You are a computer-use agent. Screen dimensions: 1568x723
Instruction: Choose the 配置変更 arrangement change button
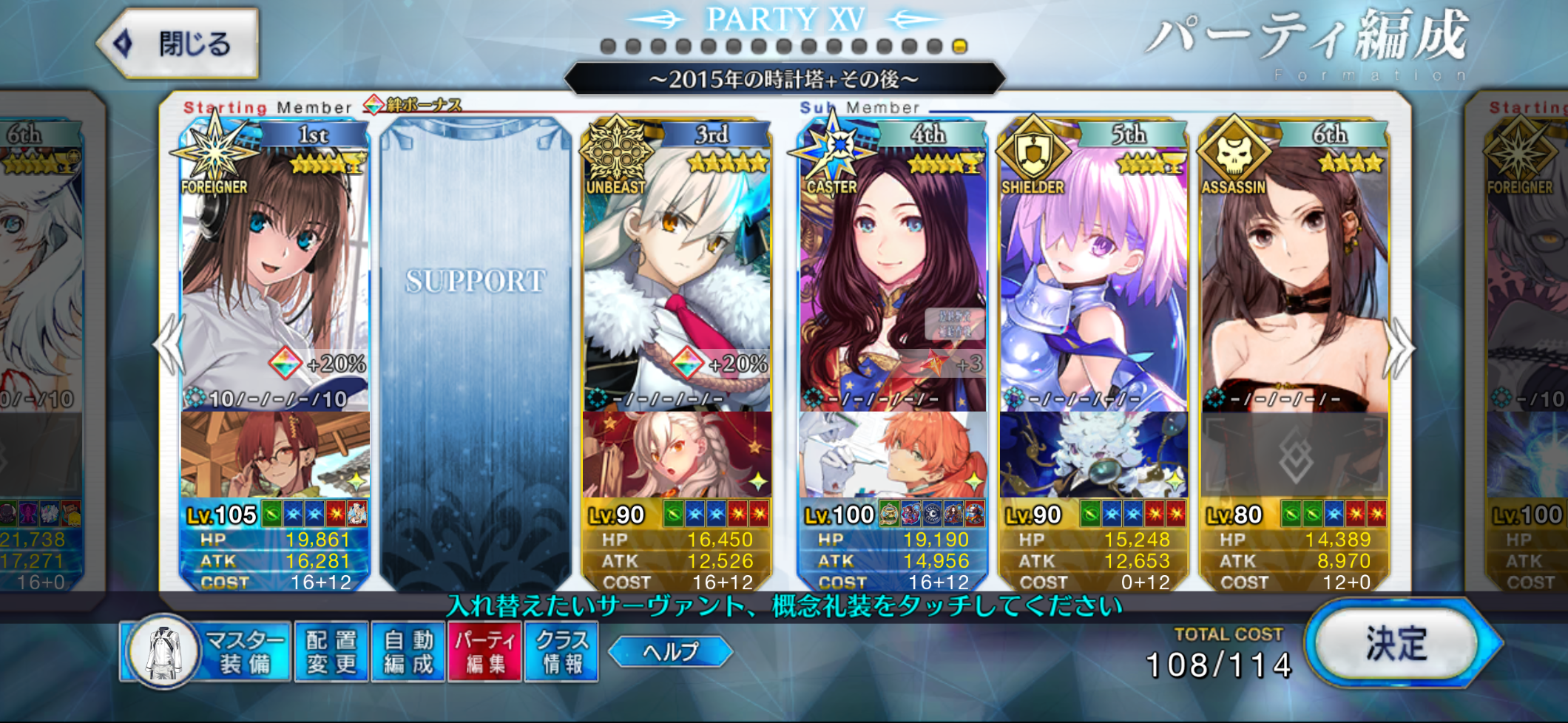331,651
